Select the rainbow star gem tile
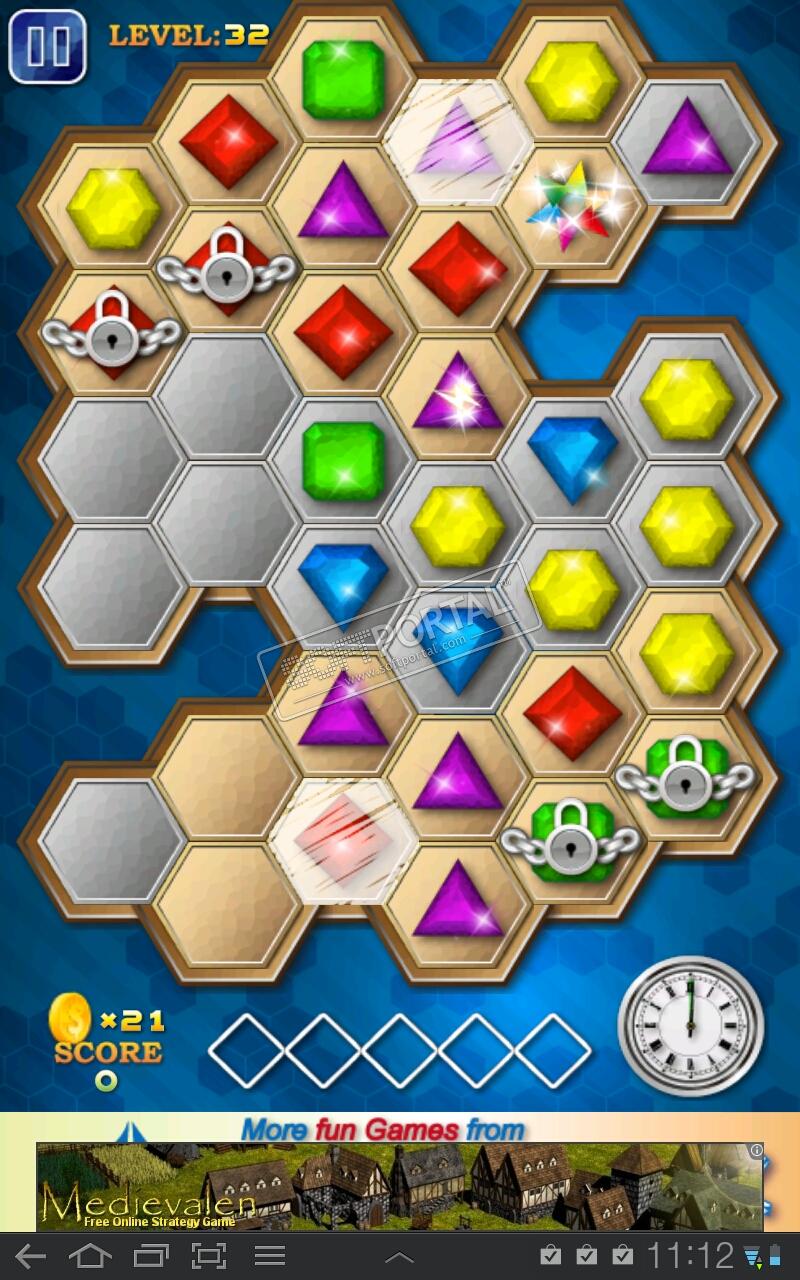The height and width of the screenshot is (1280, 800). 571,206
